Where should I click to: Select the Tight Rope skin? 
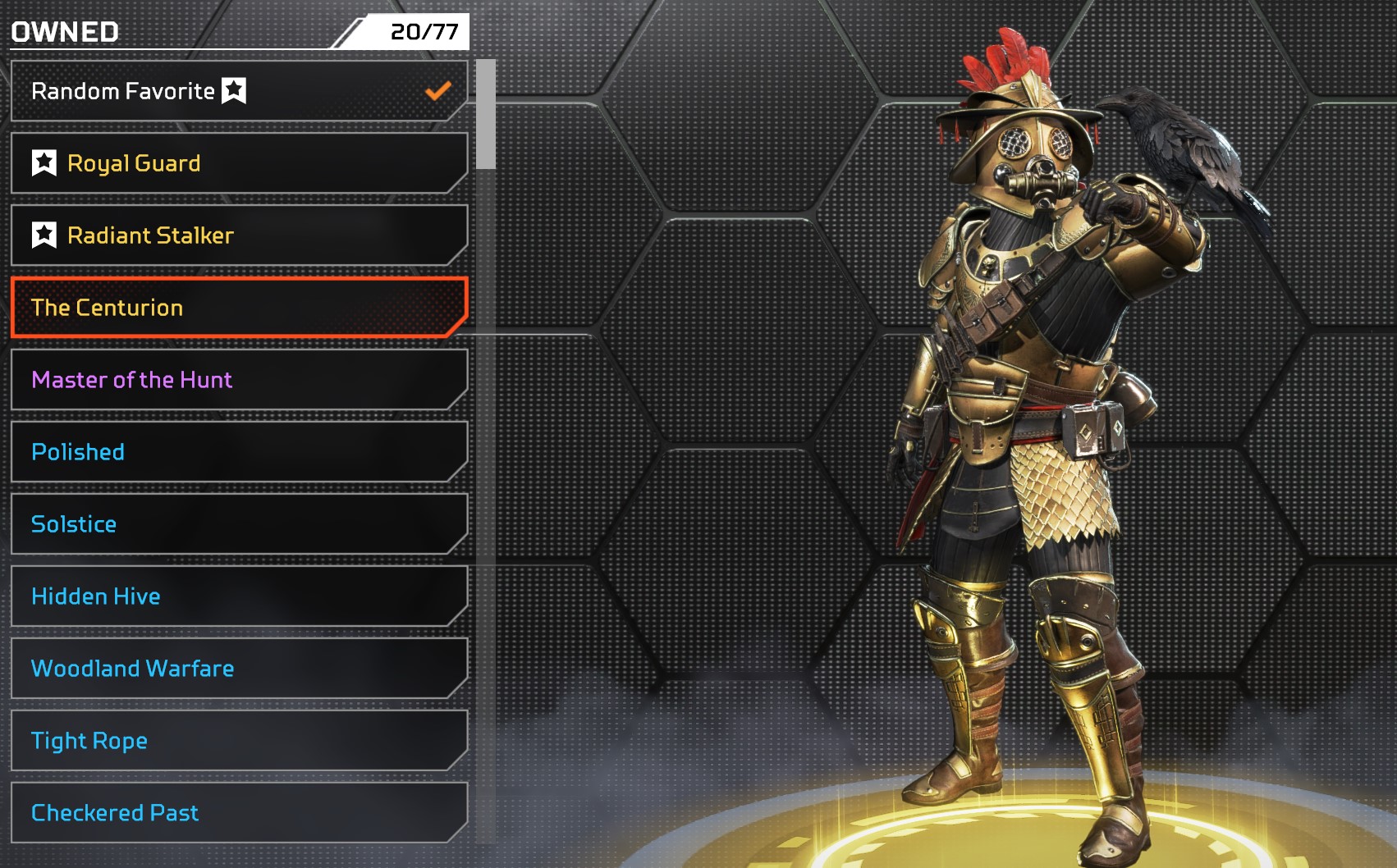click(x=238, y=741)
